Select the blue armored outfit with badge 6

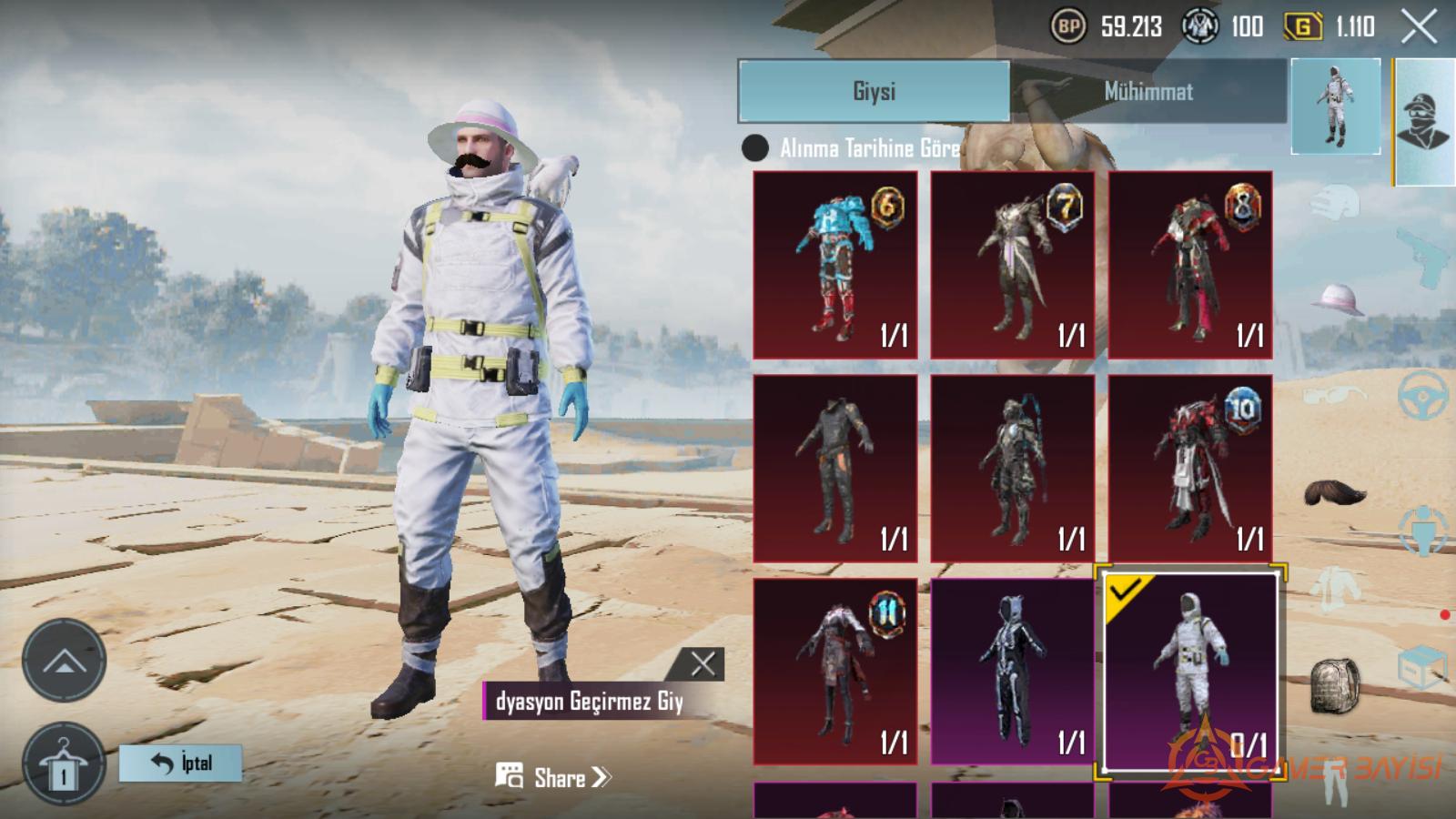pos(835,265)
